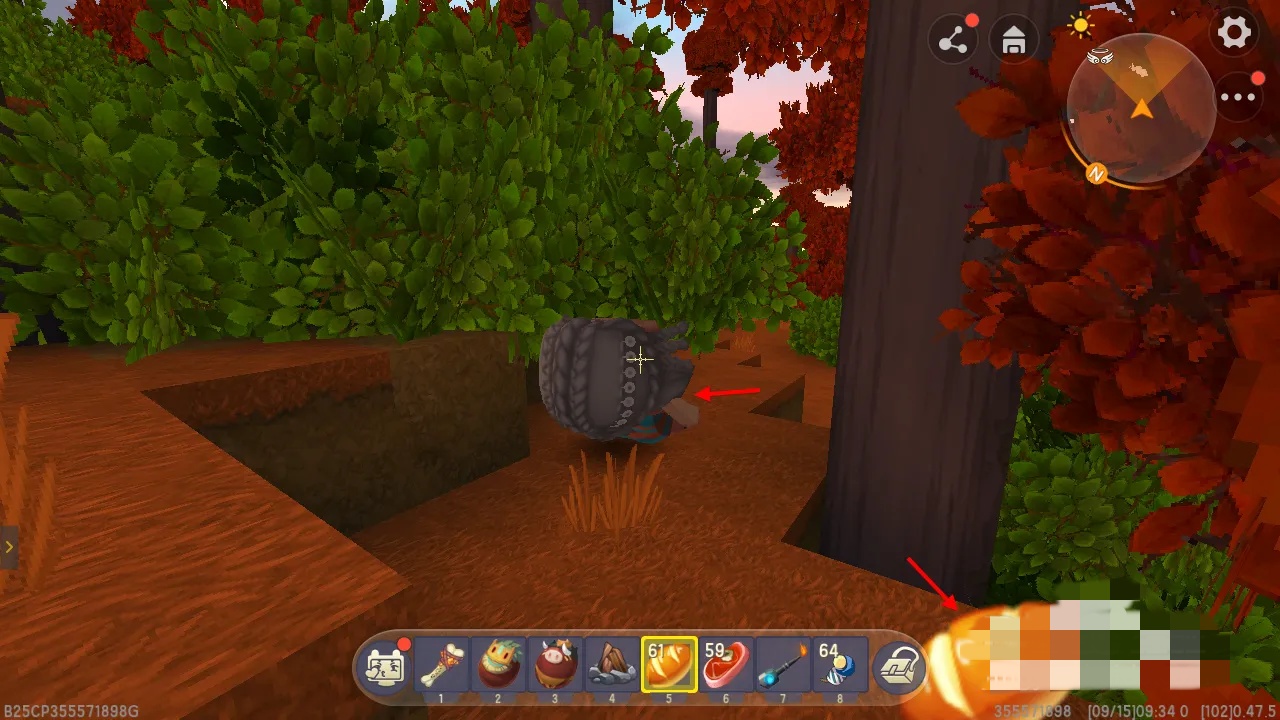1280x720 pixels.
Task: Expand the left edge arrow panel
Action: [8, 547]
